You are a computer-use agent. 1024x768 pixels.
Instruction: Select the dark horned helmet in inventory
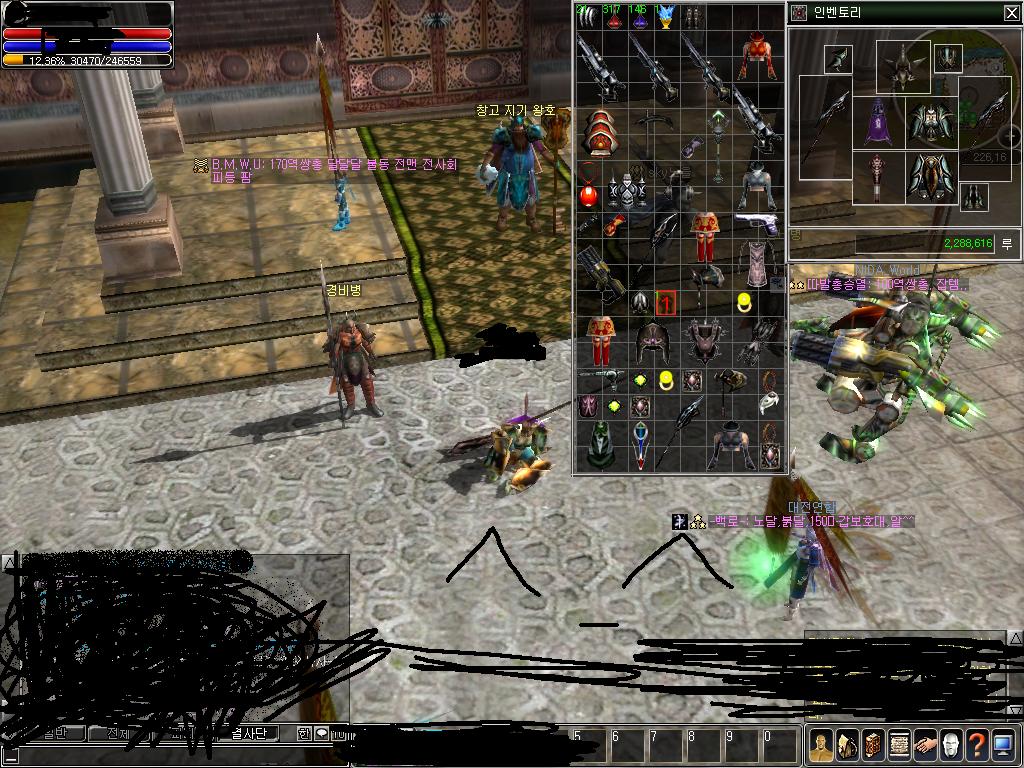pos(650,342)
